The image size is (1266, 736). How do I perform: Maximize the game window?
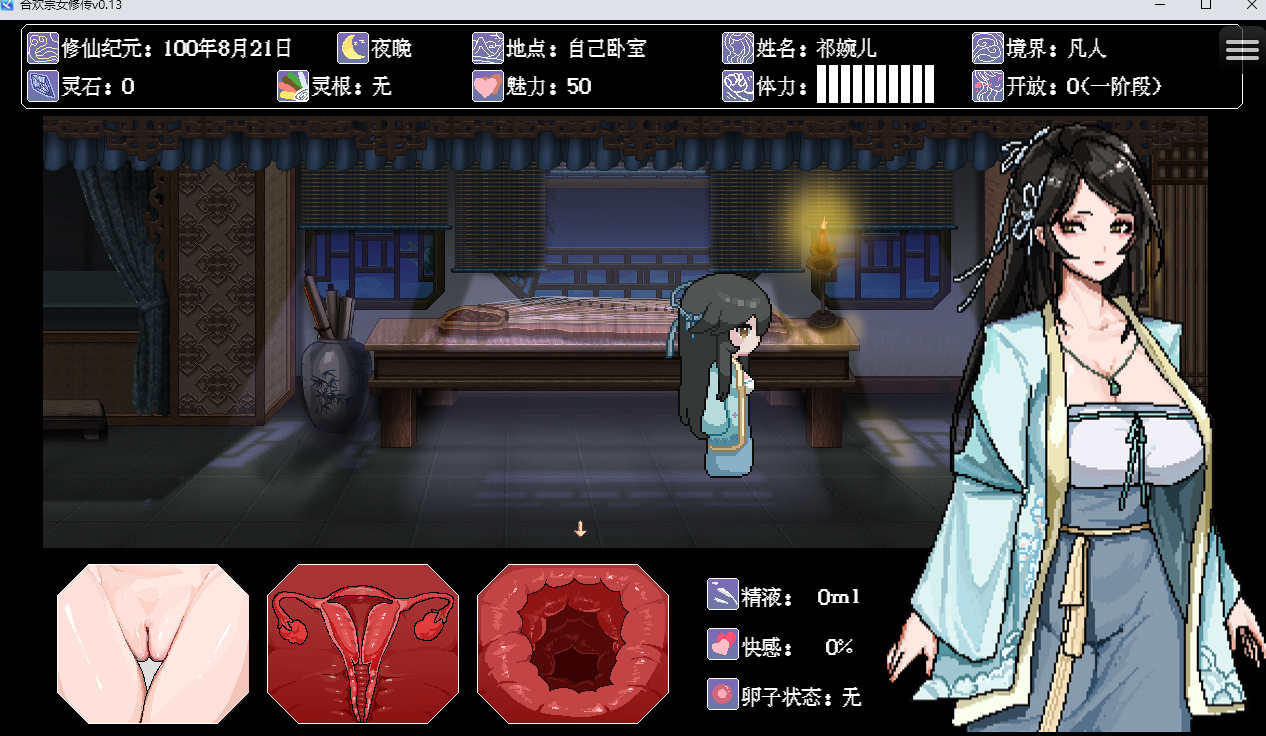tap(1206, 6)
